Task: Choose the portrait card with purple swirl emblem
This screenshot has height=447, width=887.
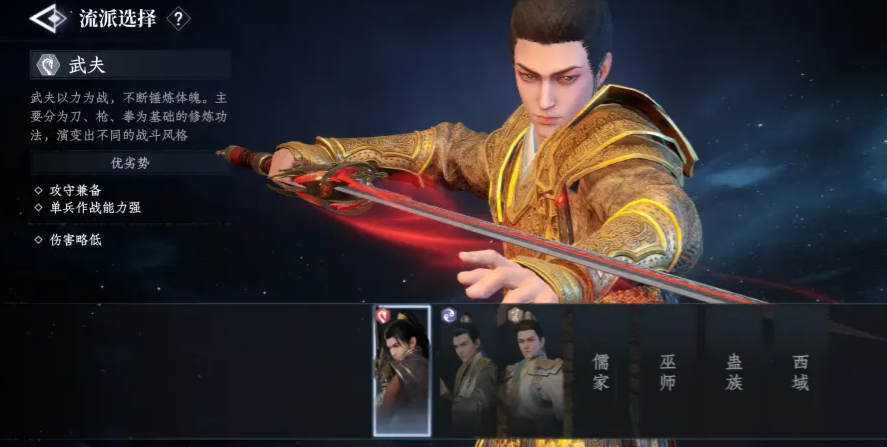Action: click(x=468, y=370)
